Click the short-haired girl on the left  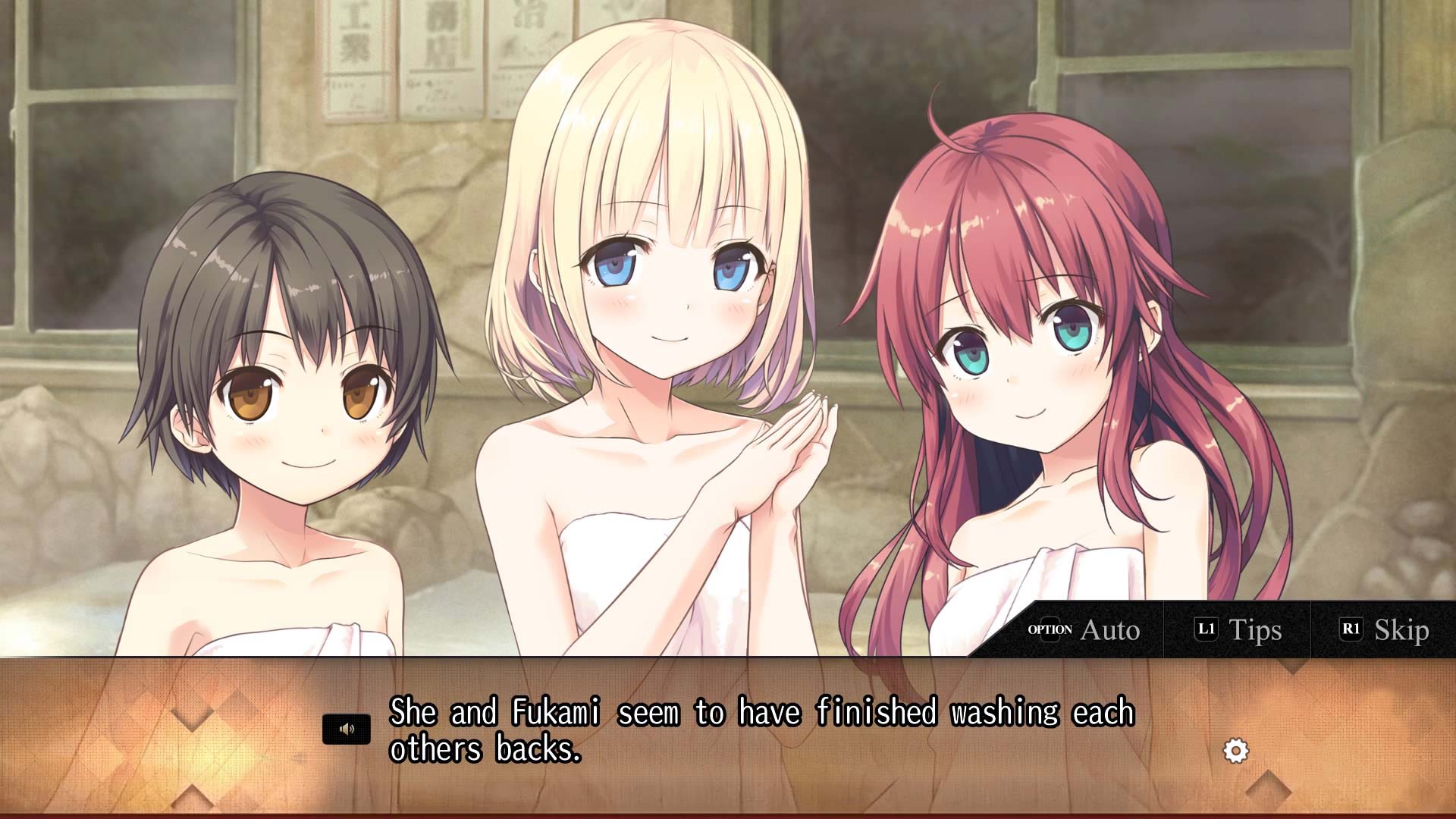[x=296, y=379]
